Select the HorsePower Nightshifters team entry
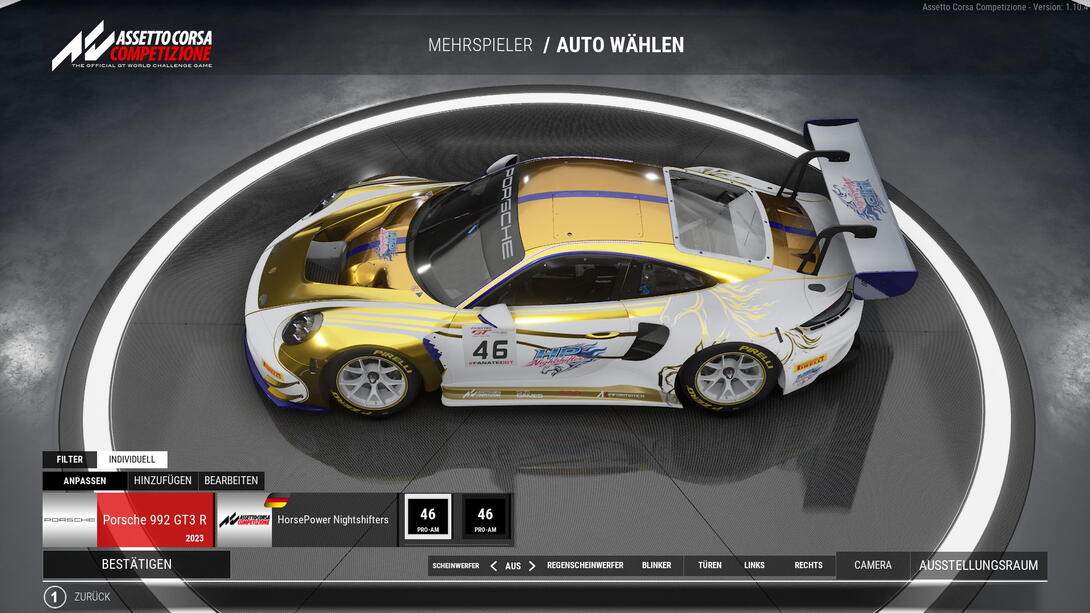1090x613 pixels. (332, 520)
